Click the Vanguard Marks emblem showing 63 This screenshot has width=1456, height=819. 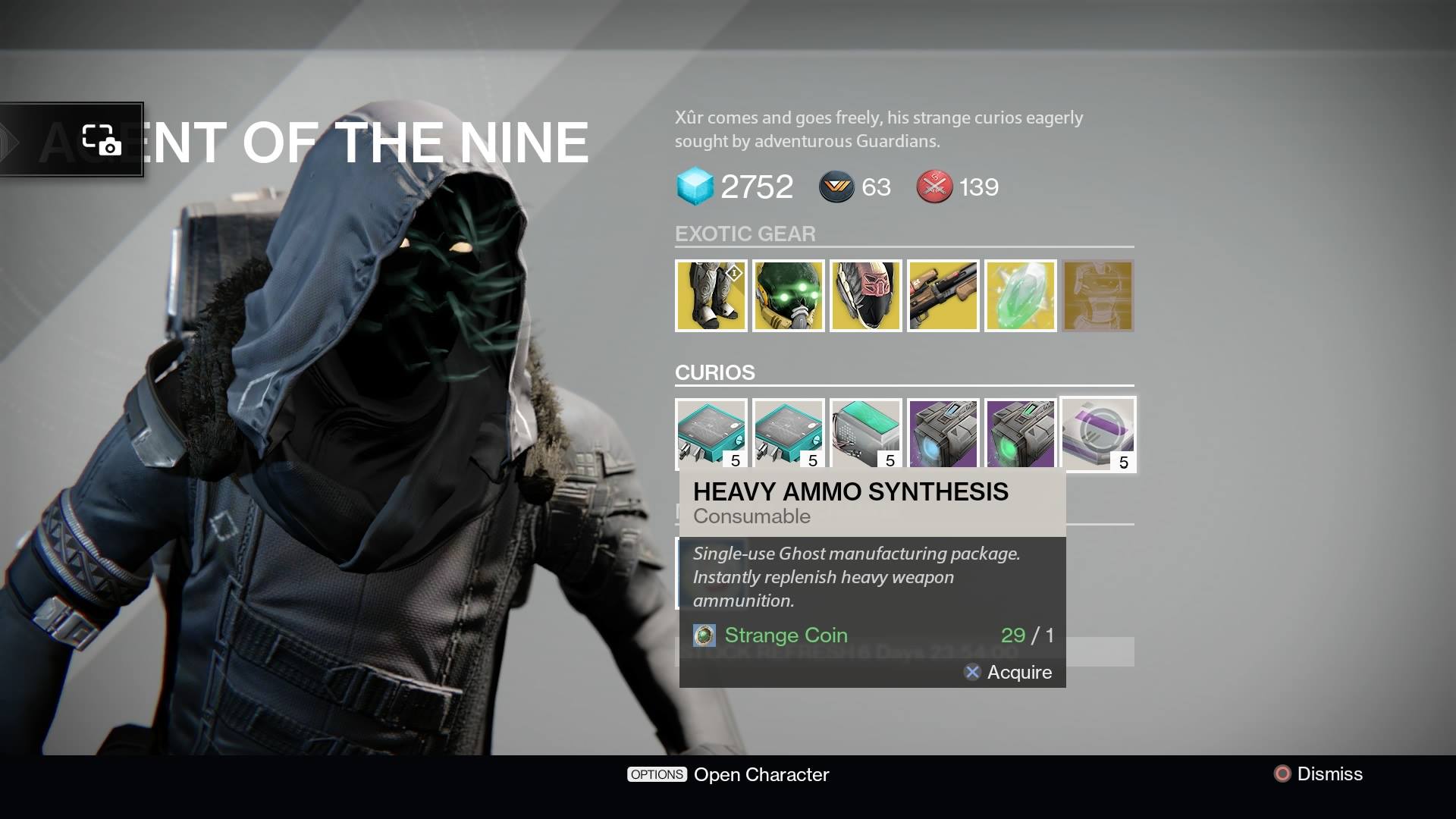tap(835, 187)
